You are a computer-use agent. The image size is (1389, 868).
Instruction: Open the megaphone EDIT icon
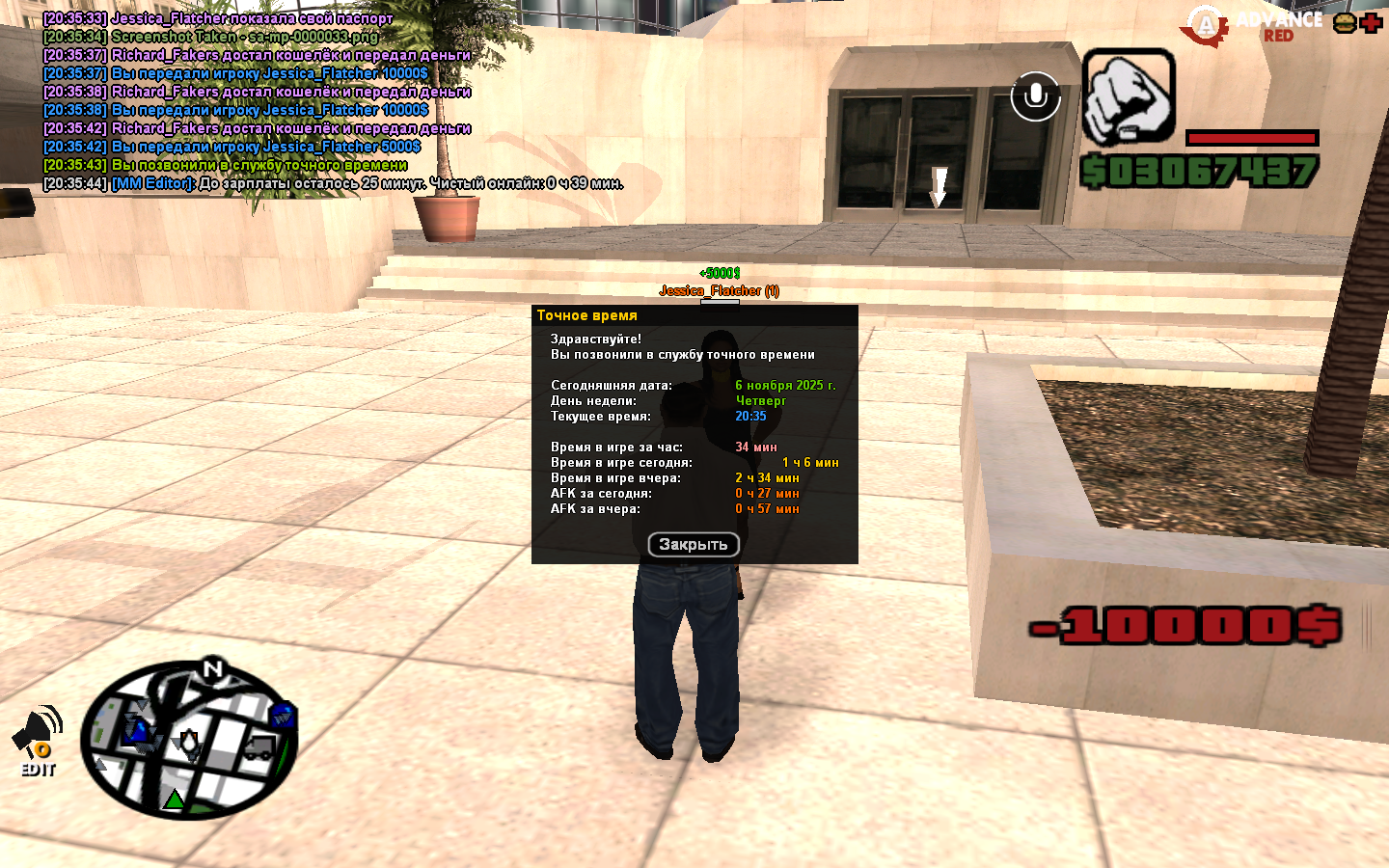pyautogui.click(x=38, y=741)
